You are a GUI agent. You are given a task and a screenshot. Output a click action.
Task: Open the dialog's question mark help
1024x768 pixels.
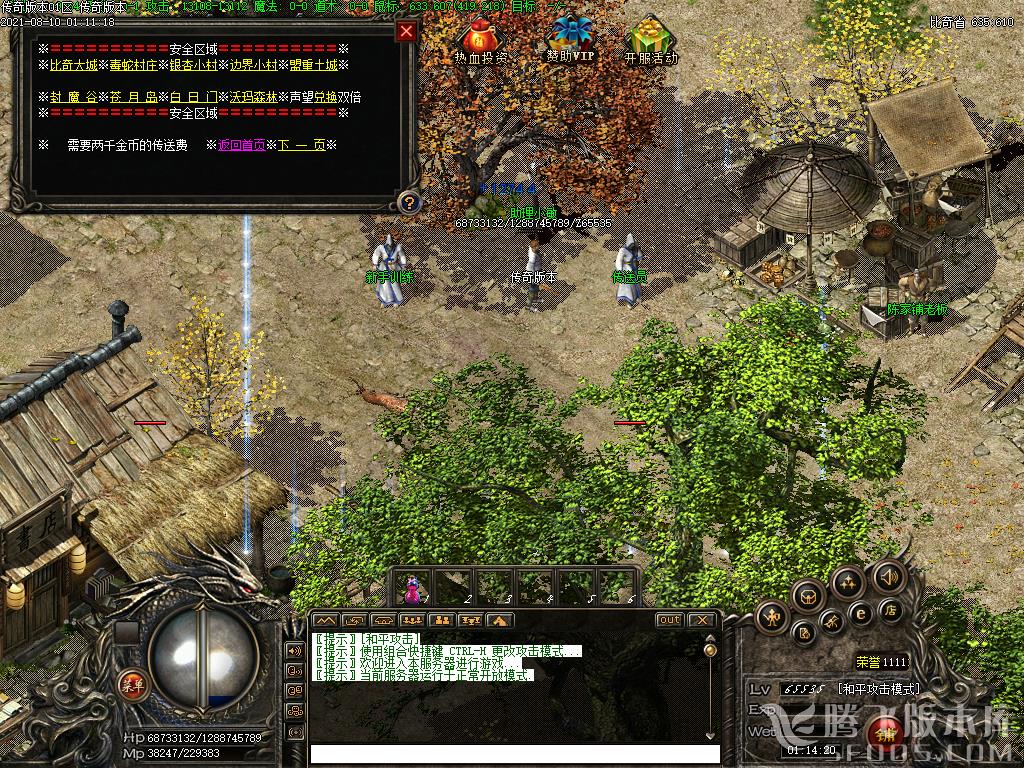(407, 203)
